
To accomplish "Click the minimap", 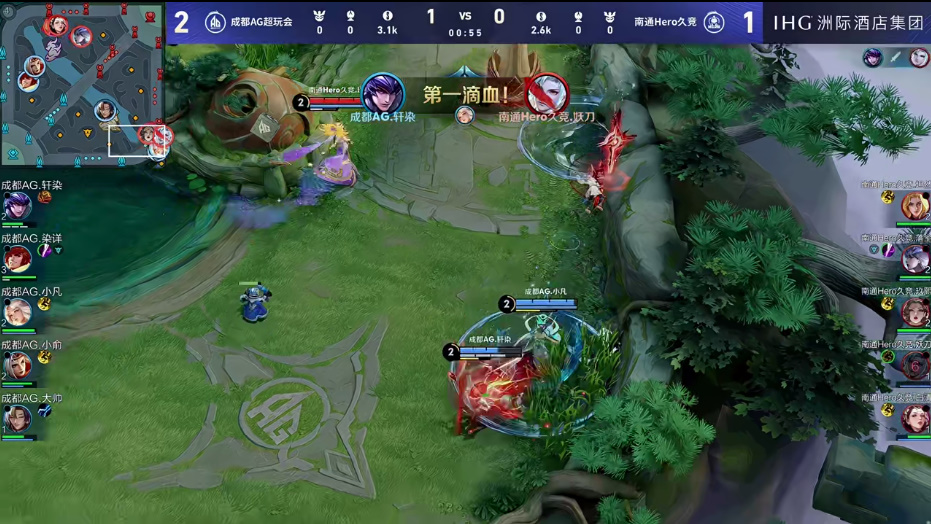I will click(x=82, y=82).
